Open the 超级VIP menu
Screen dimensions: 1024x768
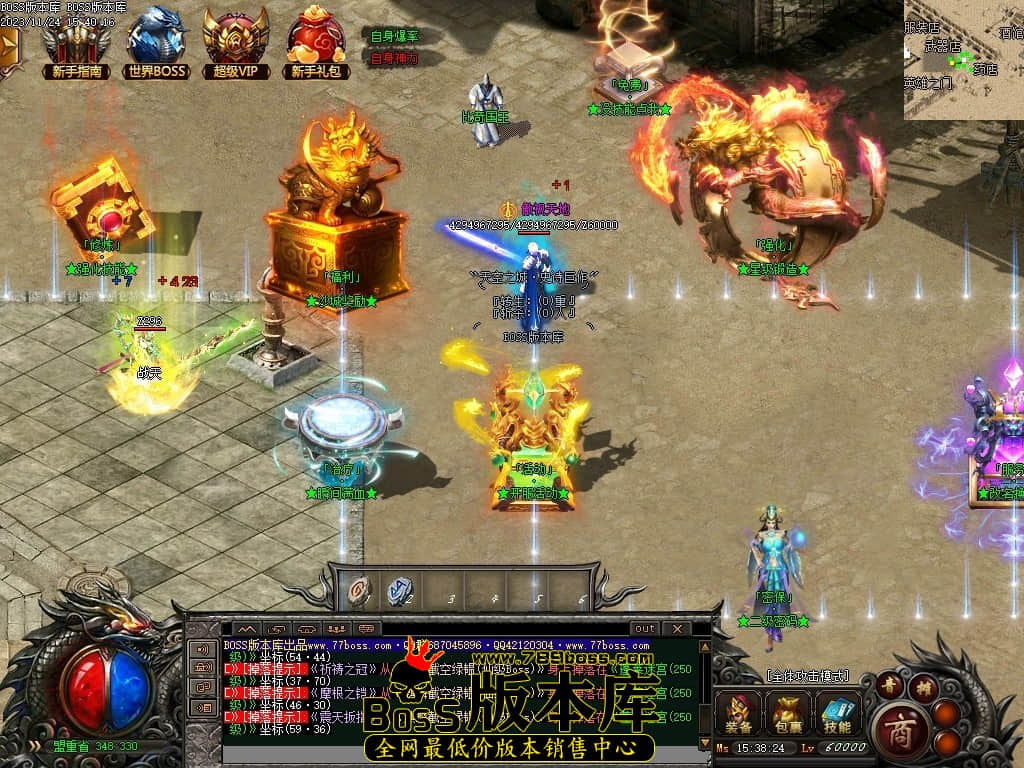tap(236, 43)
